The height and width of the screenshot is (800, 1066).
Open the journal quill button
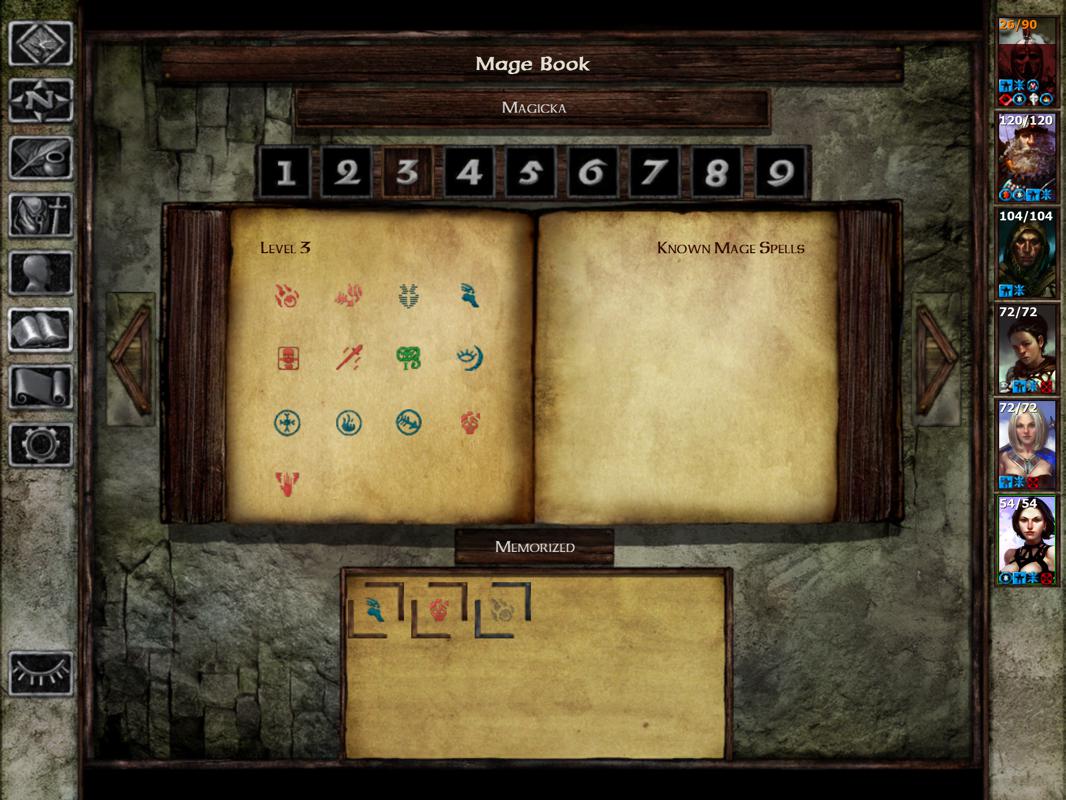(x=41, y=157)
